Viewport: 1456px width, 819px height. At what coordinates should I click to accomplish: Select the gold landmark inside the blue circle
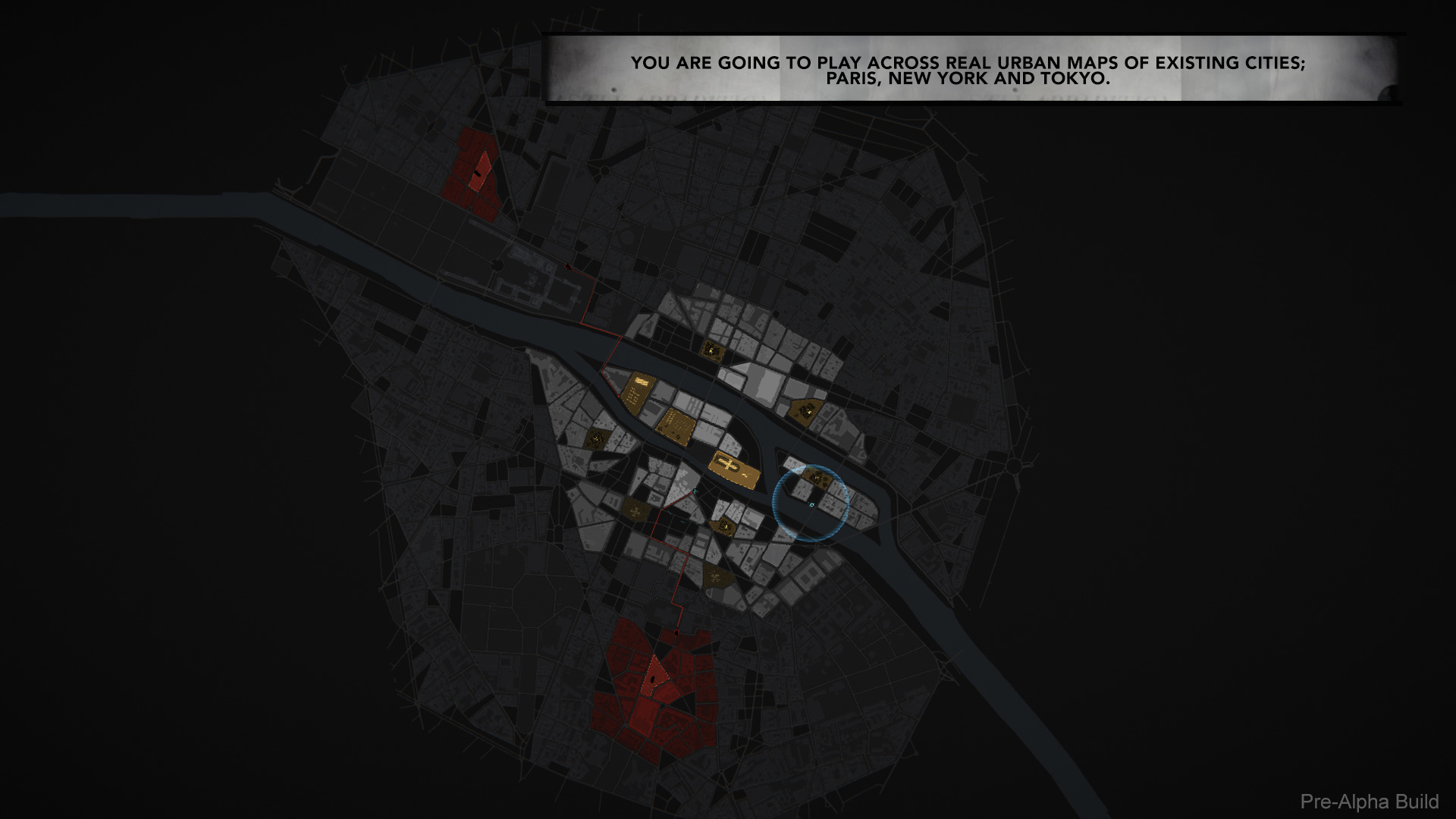(817, 477)
